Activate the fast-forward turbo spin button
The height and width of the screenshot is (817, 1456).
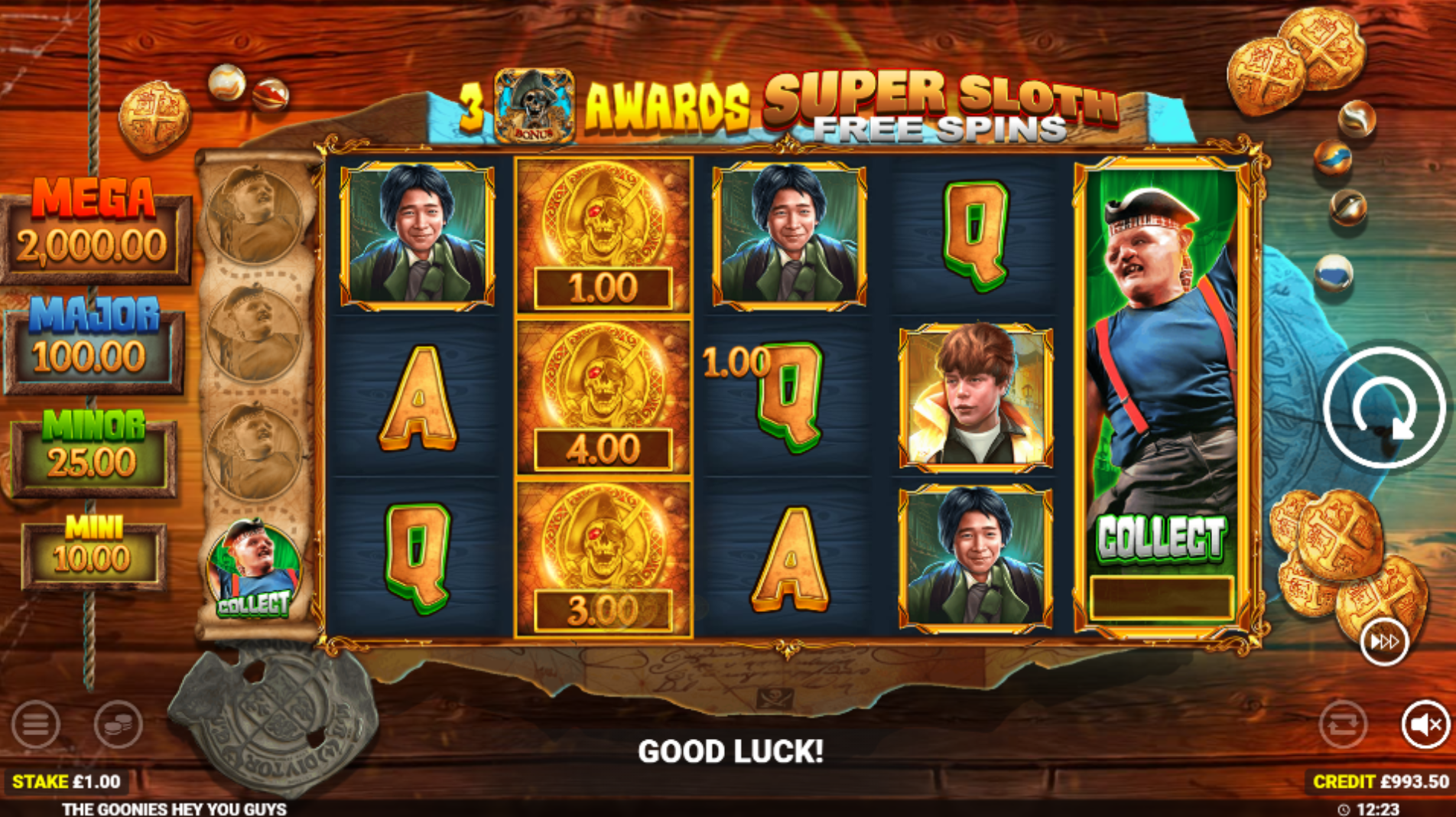(x=1384, y=641)
